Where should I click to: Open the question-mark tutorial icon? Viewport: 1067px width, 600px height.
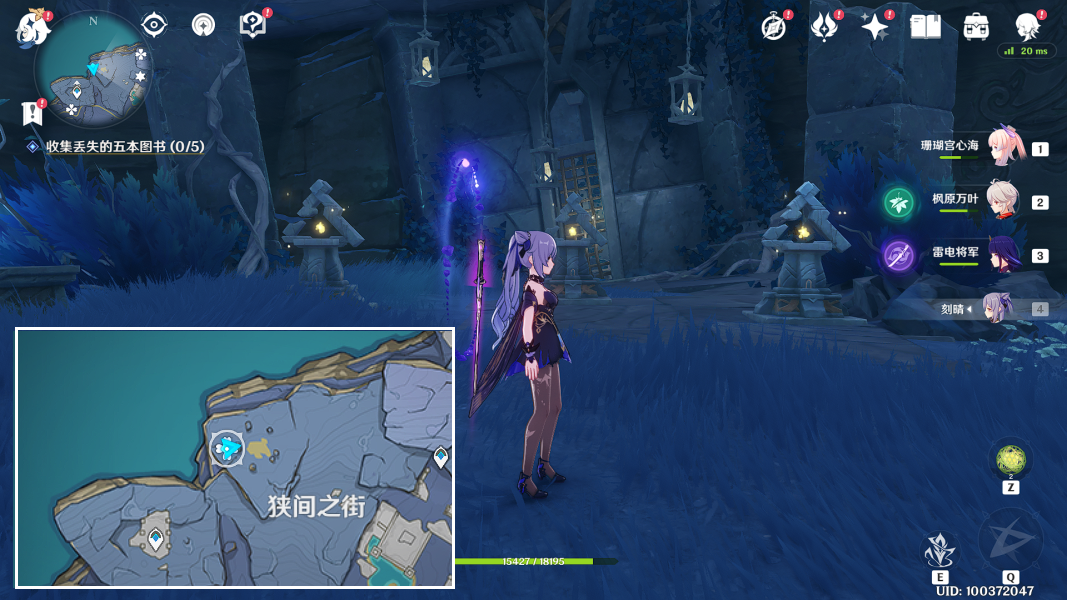click(x=253, y=25)
